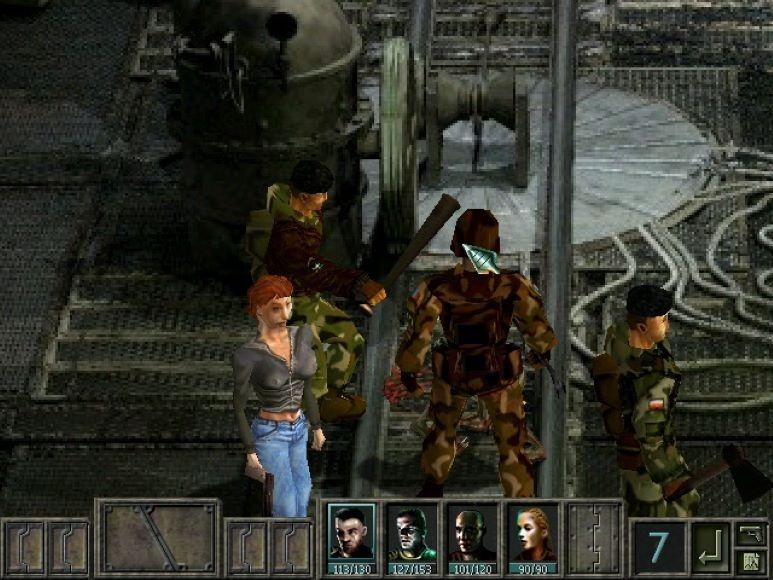The width and height of the screenshot is (773, 580).
Task: Select the blonde woman's portrait
Action: (x=531, y=534)
